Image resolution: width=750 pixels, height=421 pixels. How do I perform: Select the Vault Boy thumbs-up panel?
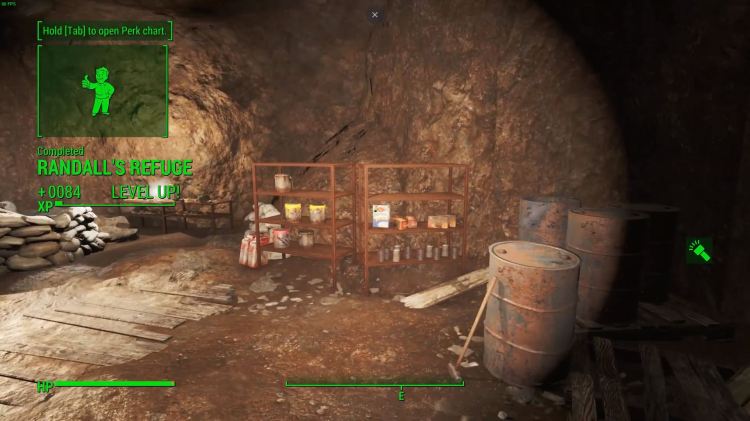(x=102, y=91)
